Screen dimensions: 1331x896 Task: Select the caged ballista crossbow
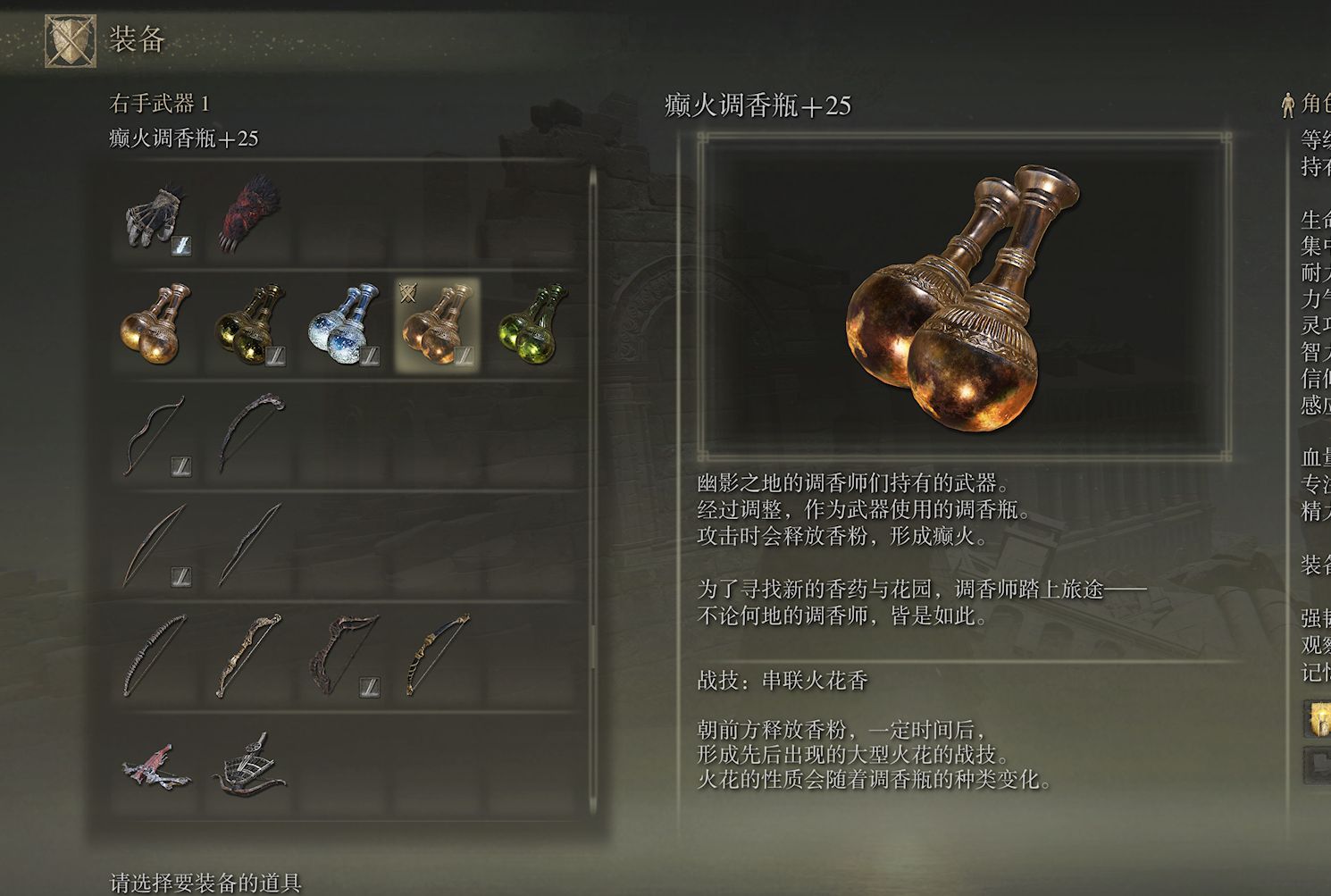coord(251,767)
